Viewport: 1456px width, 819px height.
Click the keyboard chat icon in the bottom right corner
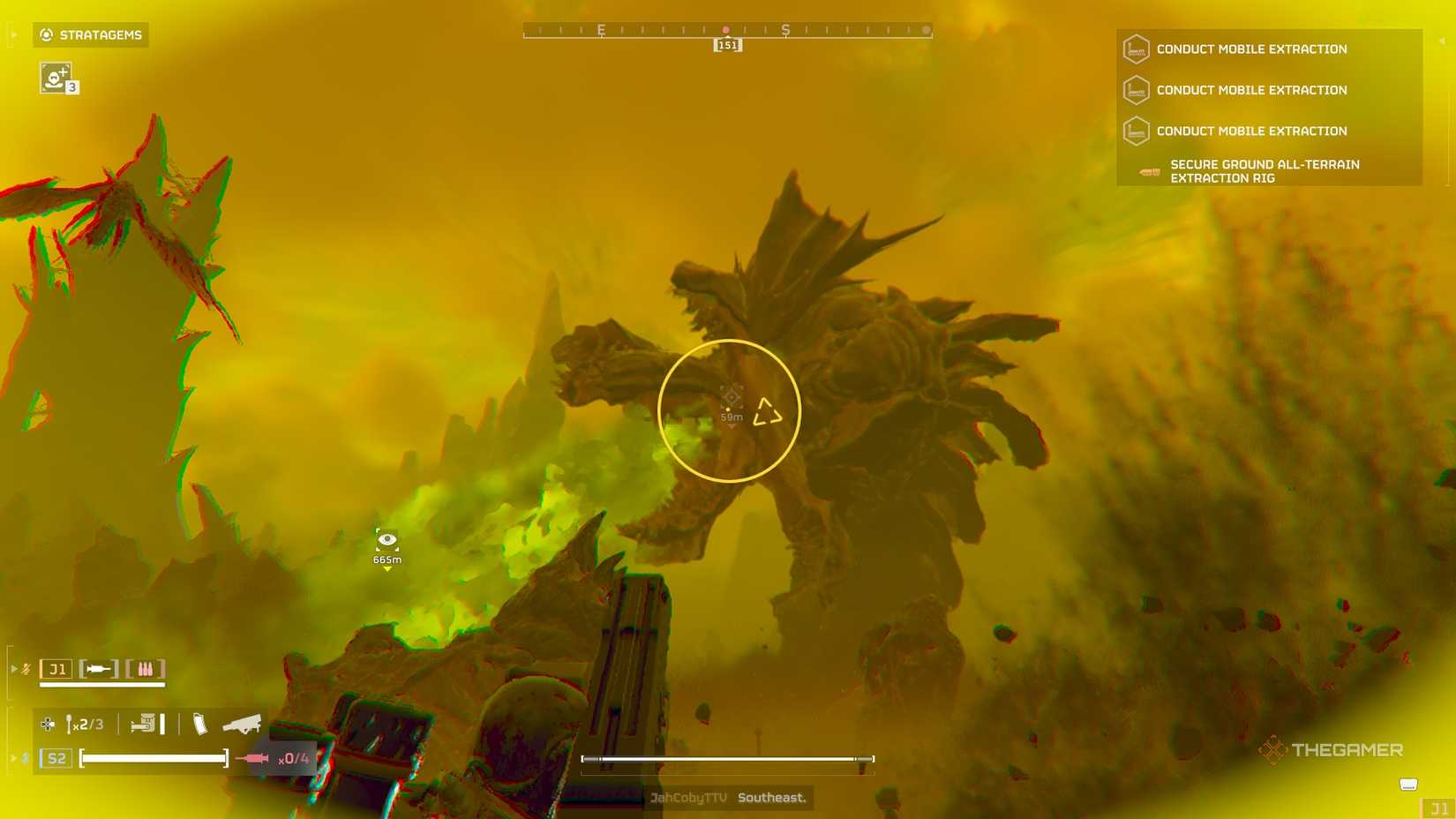1407,782
